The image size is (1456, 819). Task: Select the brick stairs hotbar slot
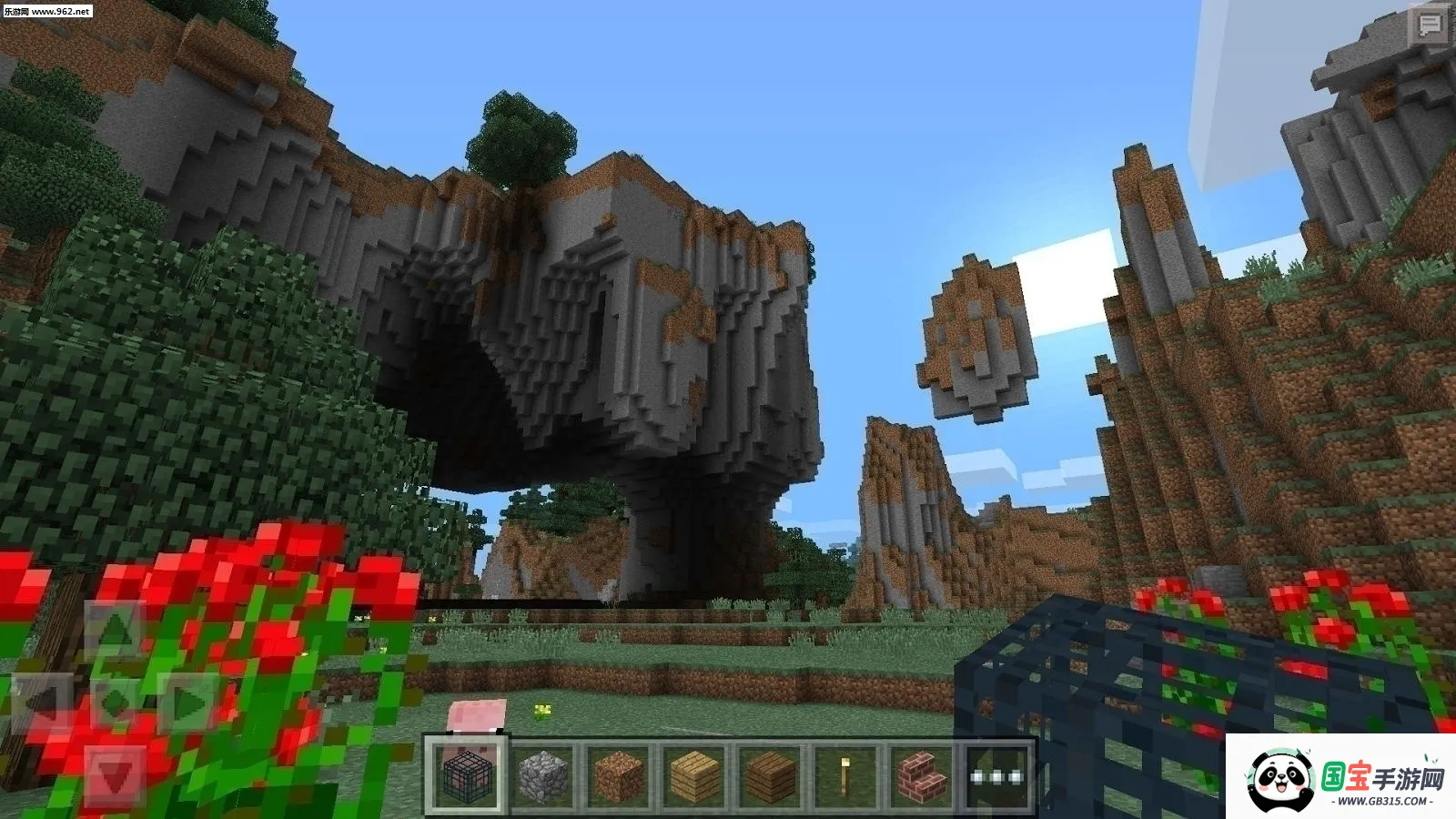click(x=922, y=778)
